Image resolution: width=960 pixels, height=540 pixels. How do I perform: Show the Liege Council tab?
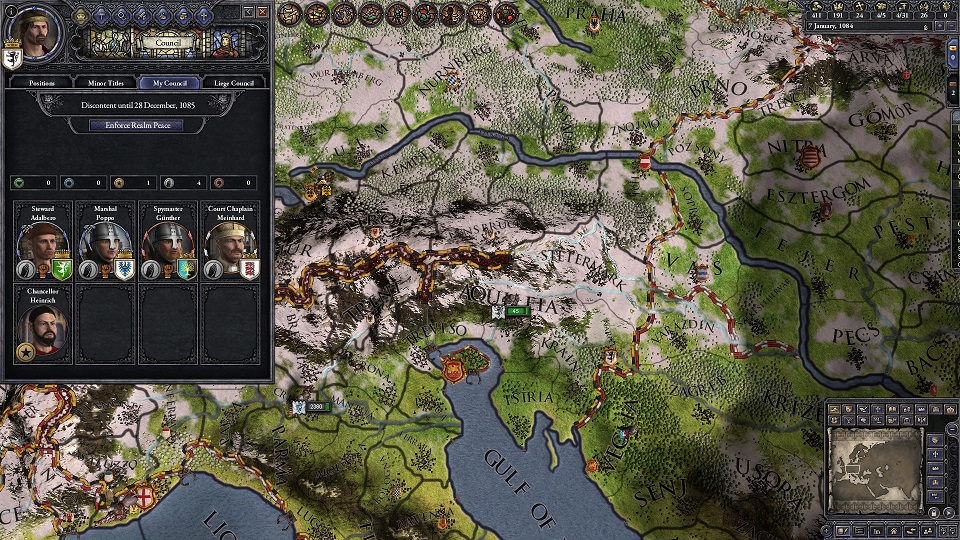pyautogui.click(x=235, y=83)
